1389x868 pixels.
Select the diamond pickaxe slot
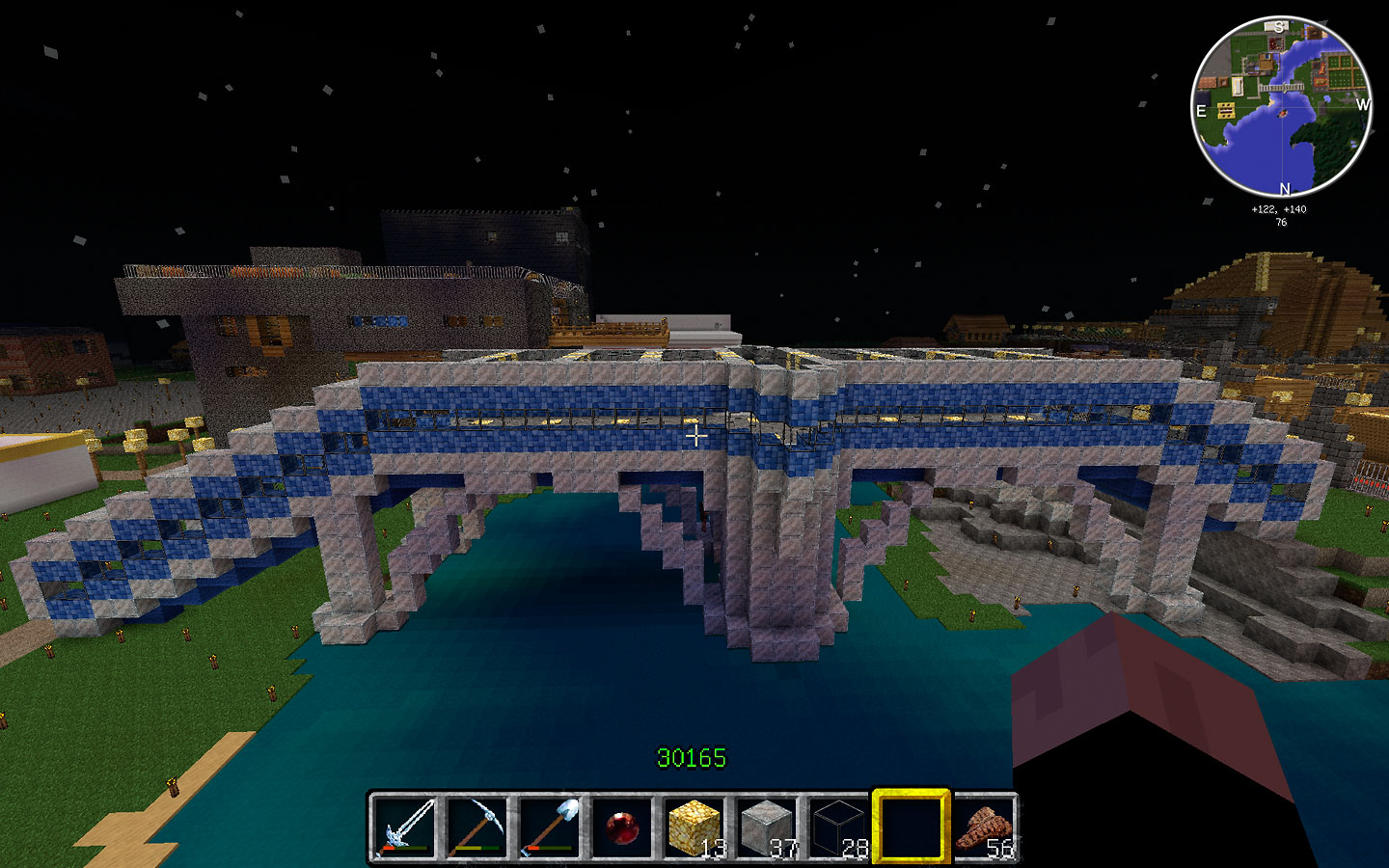pos(477,827)
